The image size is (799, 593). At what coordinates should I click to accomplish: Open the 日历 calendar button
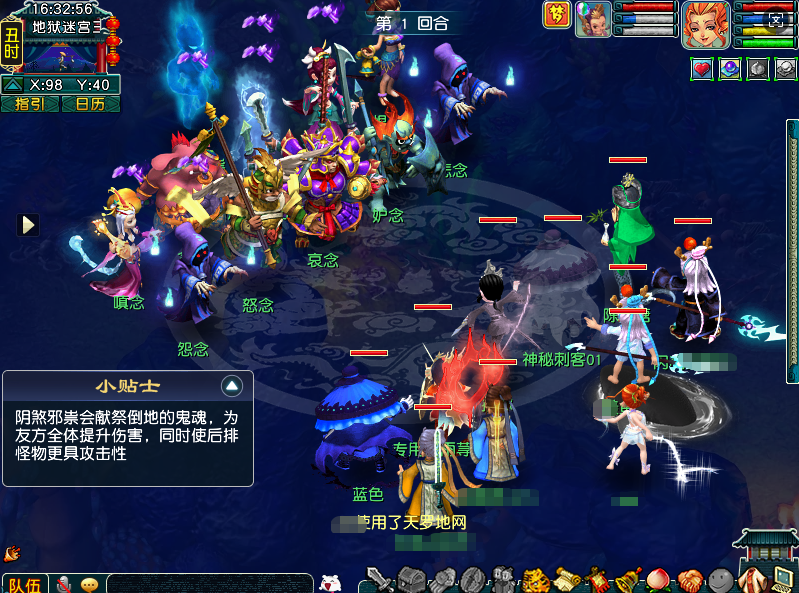(x=90, y=104)
